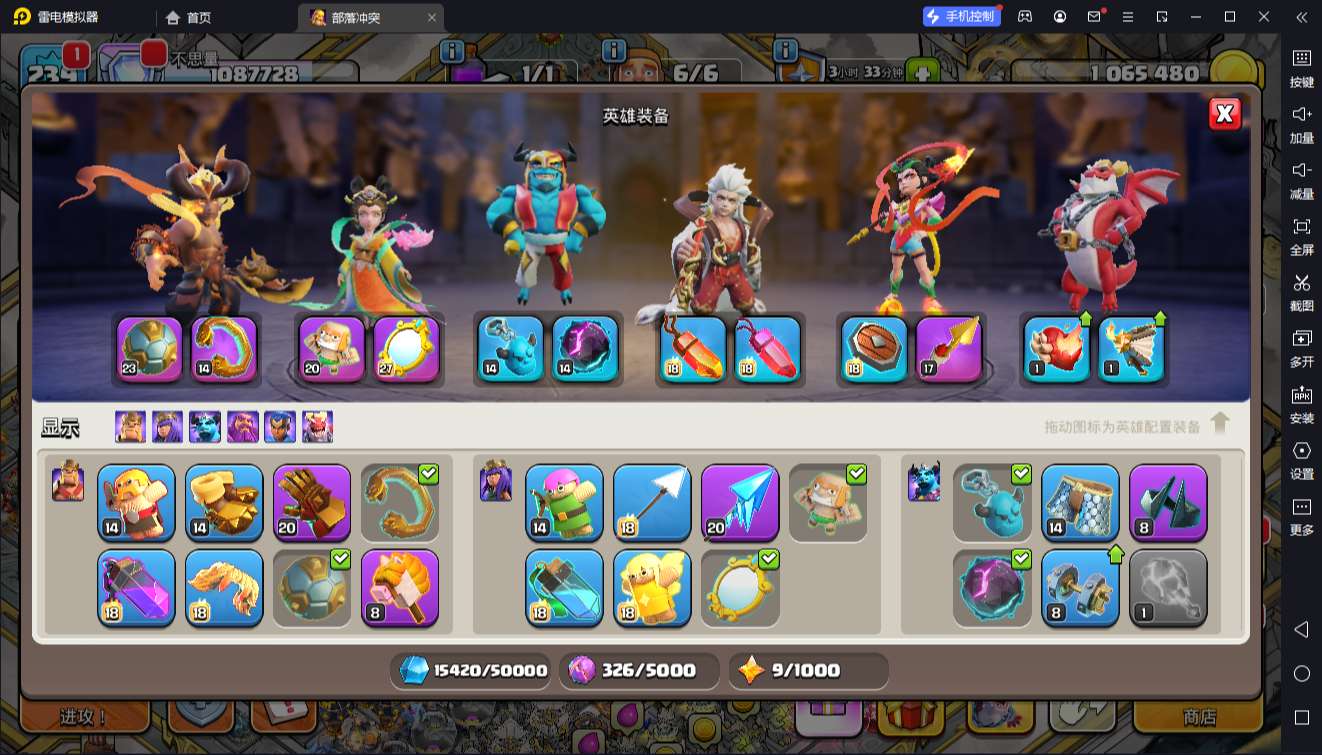Pick the Giant Arrow equipment

[x=652, y=503]
